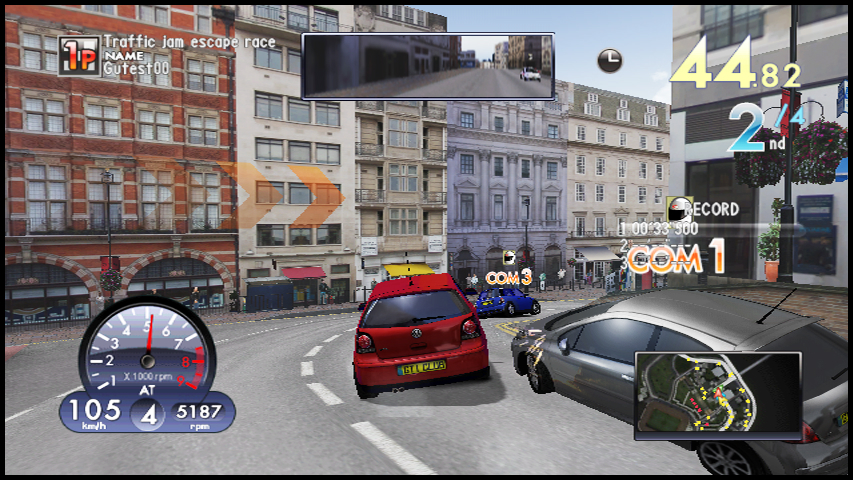Click the clock icon beside the timer
The width and height of the screenshot is (853, 480).
609,60
